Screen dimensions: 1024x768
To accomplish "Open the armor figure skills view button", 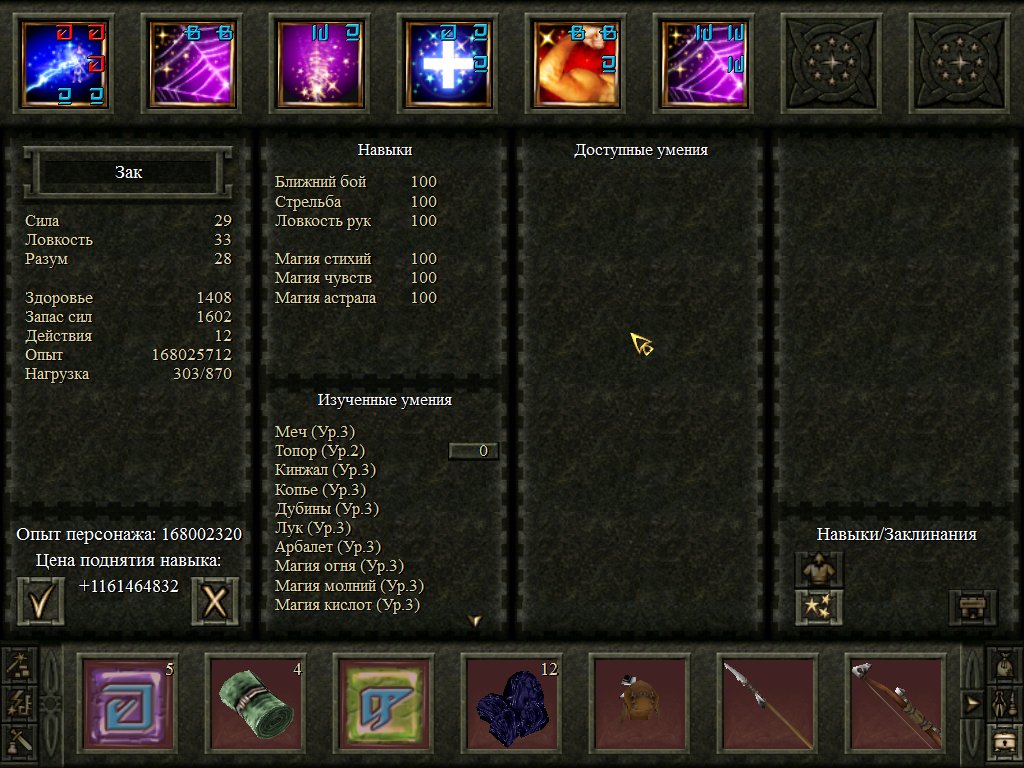I will (819, 571).
